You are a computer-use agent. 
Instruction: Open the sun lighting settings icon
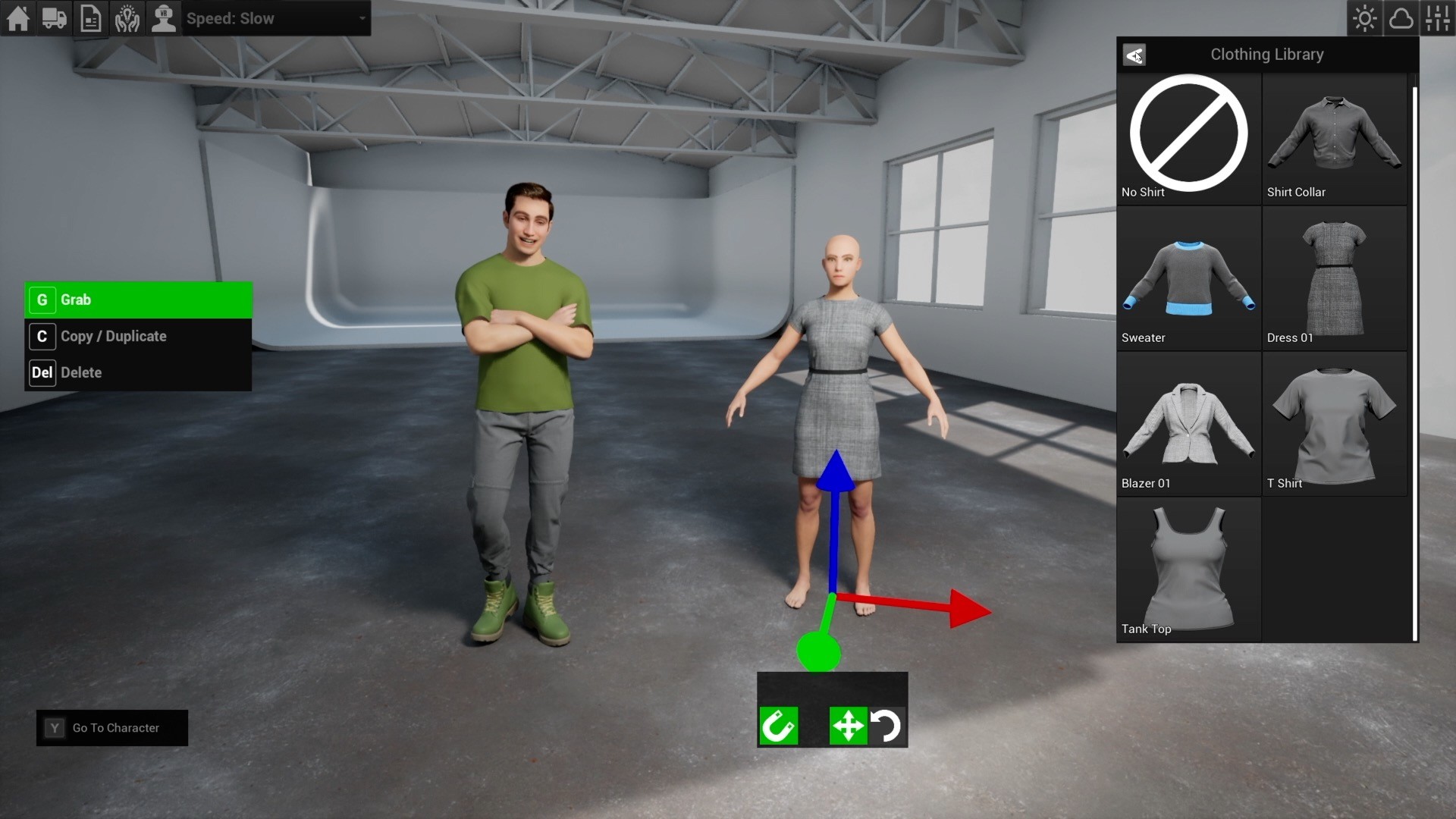click(1364, 18)
